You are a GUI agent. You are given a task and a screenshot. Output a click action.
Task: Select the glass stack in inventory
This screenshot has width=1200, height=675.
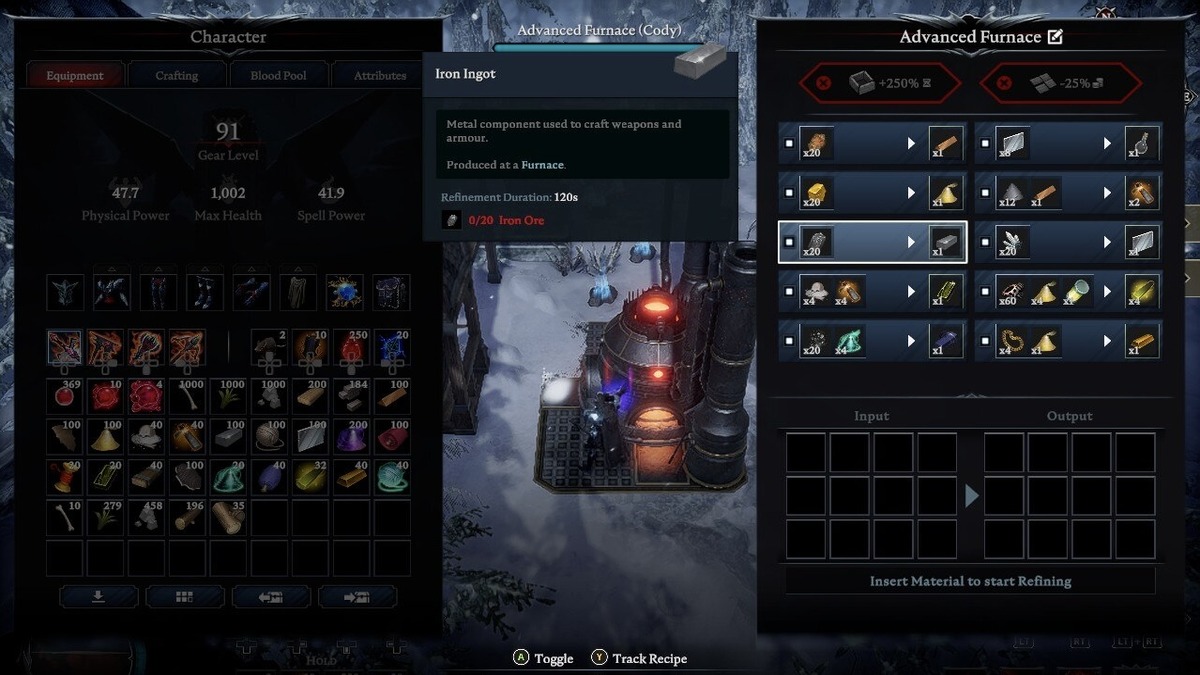coord(310,437)
